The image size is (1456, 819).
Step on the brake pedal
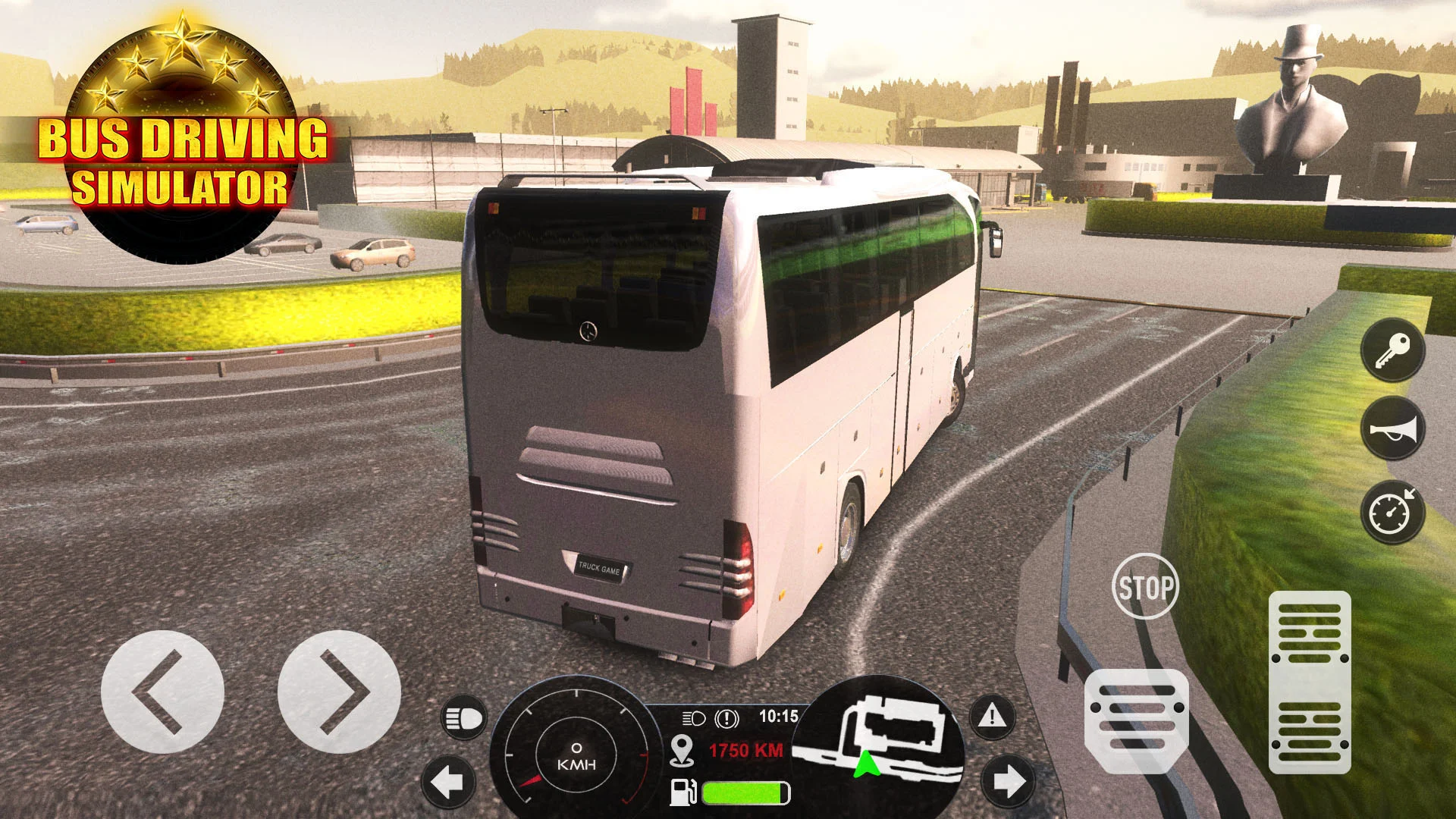(x=1136, y=720)
